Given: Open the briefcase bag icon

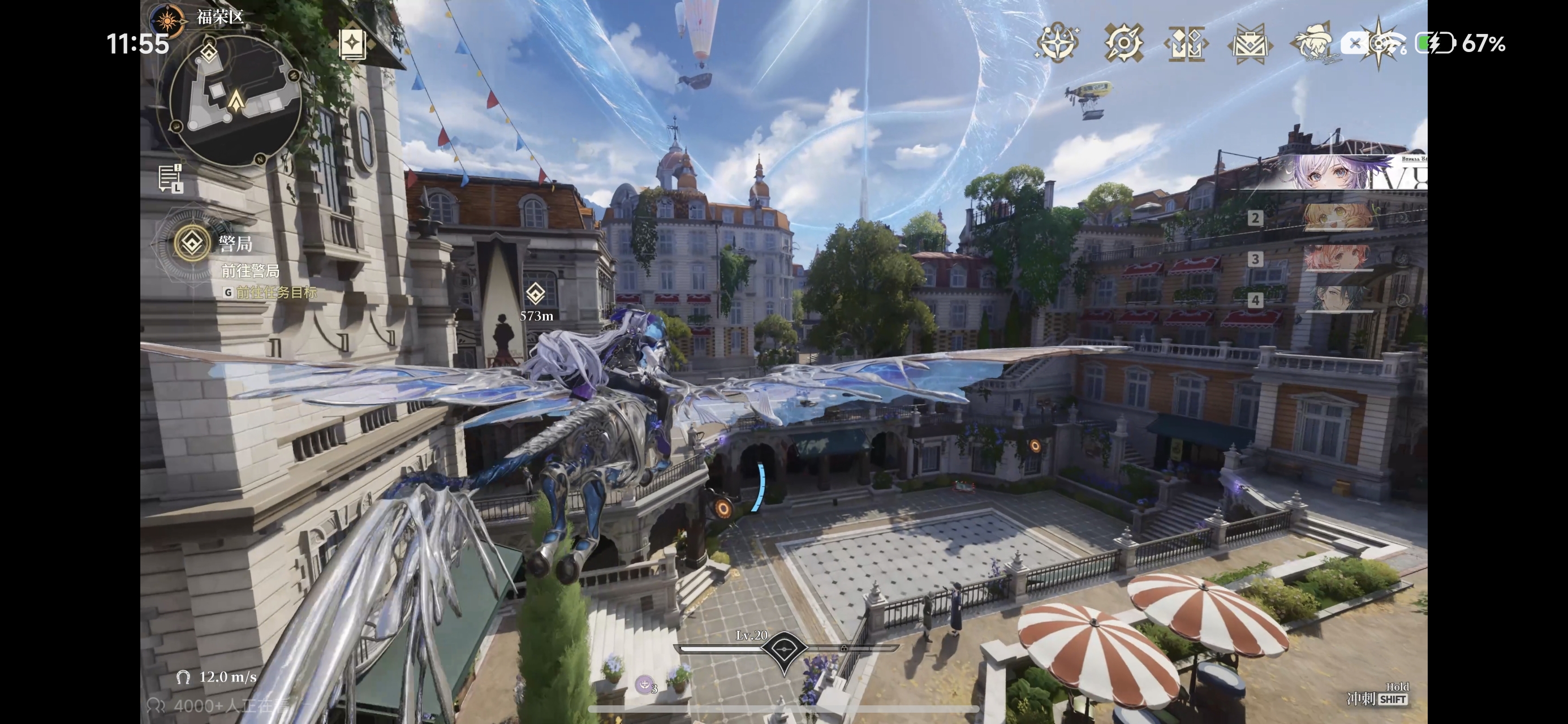Looking at the screenshot, I should point(1249,43).
